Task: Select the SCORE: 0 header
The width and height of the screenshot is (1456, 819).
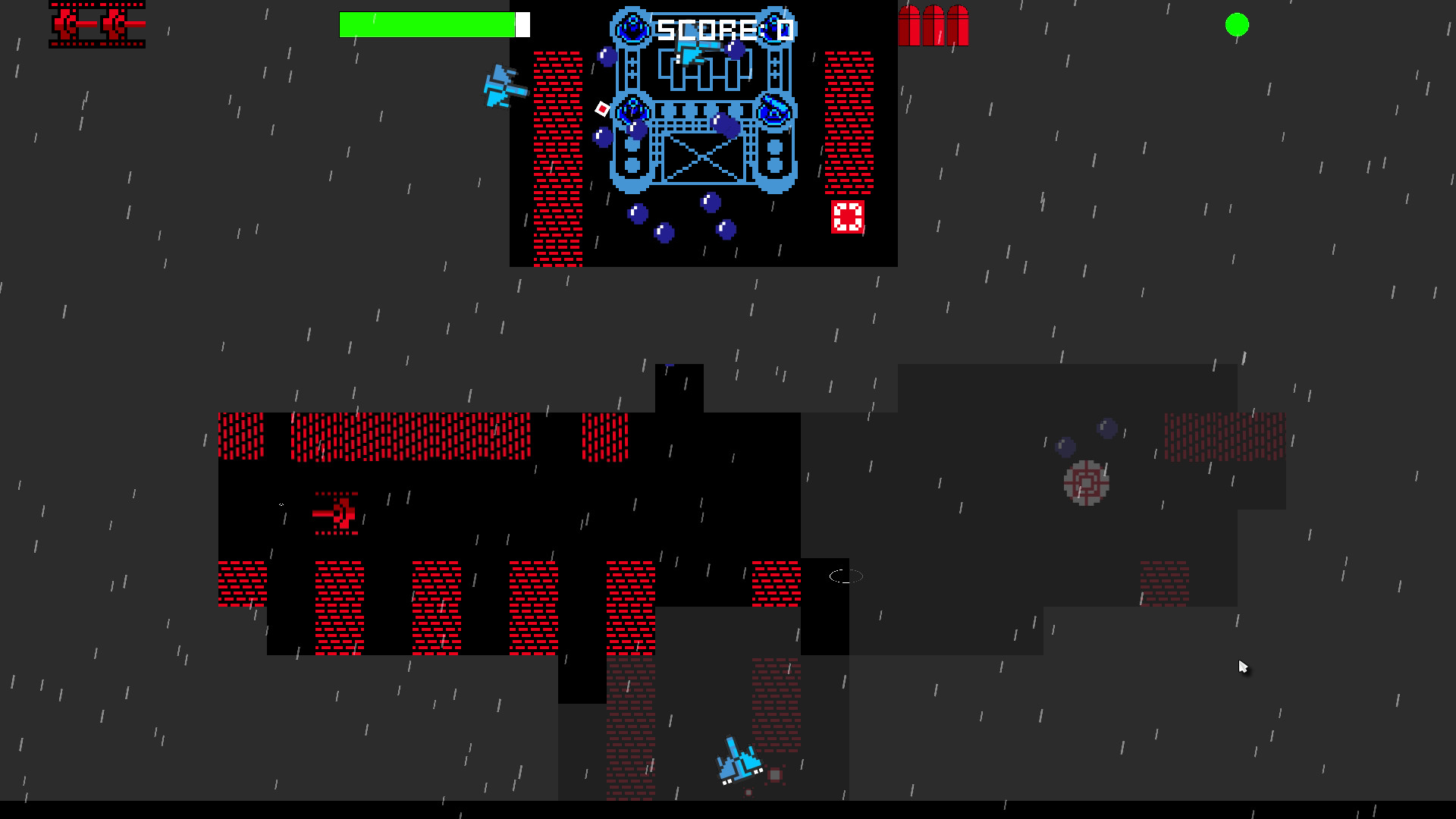Action: pos(723,28)
